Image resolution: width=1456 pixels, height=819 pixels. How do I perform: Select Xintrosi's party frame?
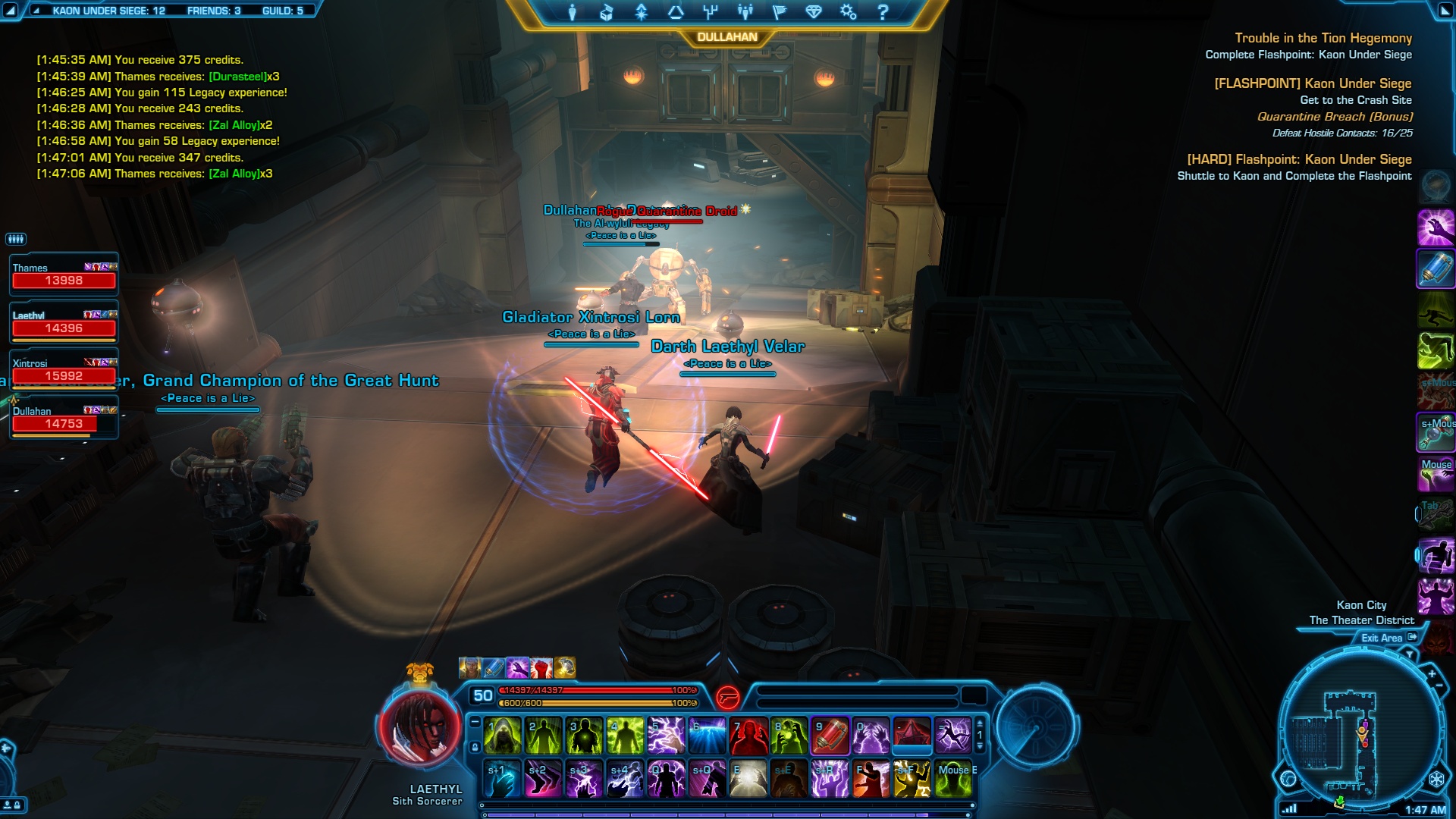click(x=64, y=370)
